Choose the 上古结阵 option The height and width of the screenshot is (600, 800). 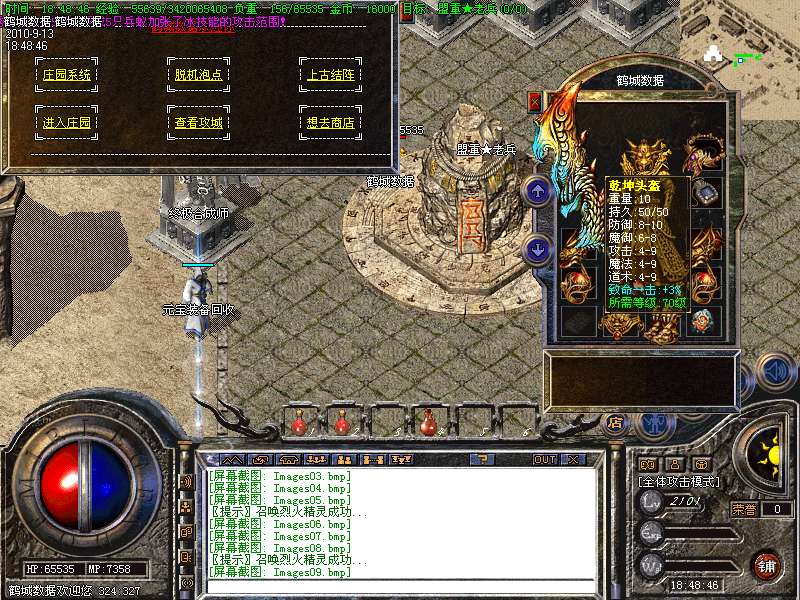click(x=329, y=74)
